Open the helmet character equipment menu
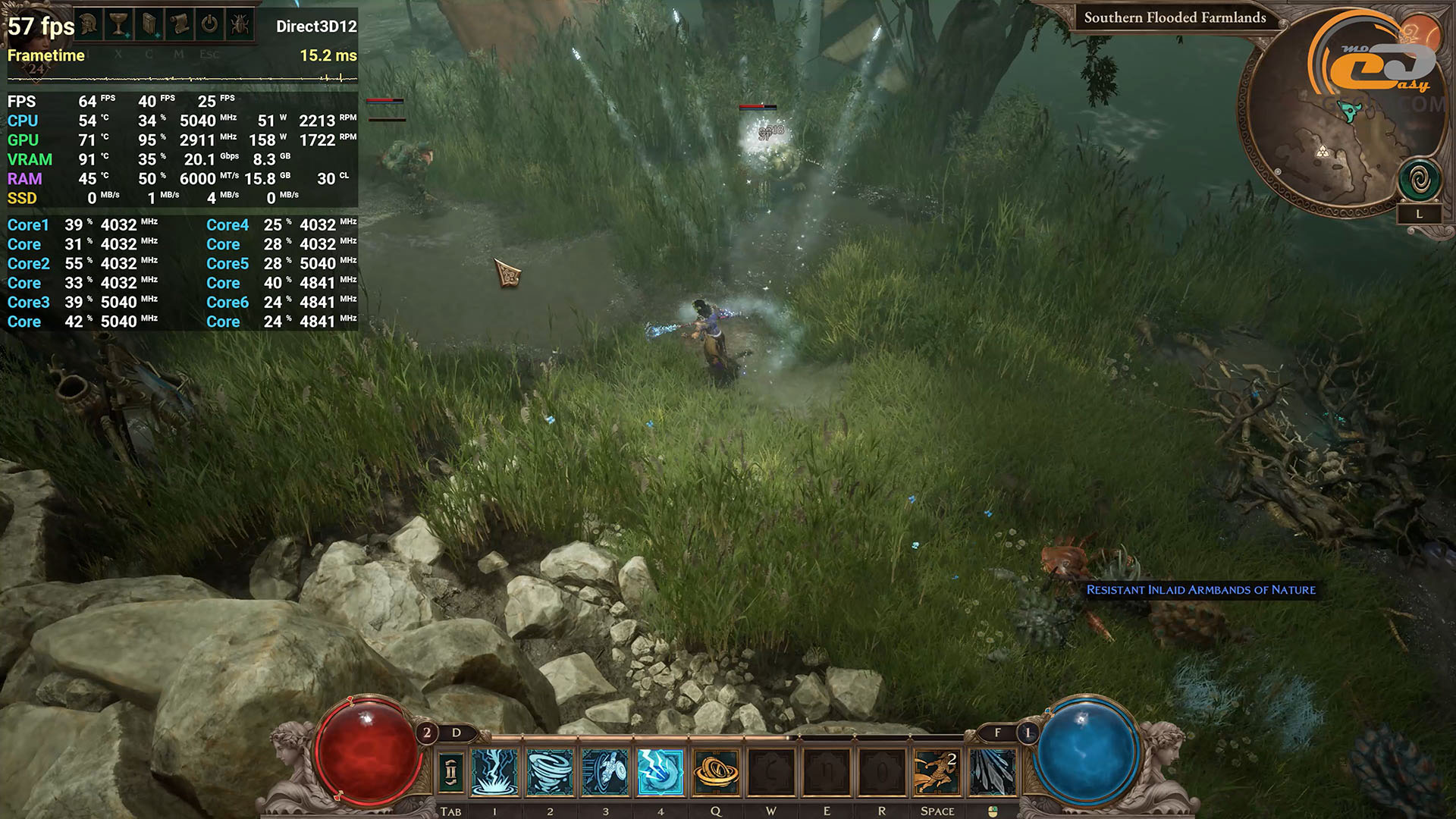The width and height of the screenshot is (1456, 819). pos(89,24)
